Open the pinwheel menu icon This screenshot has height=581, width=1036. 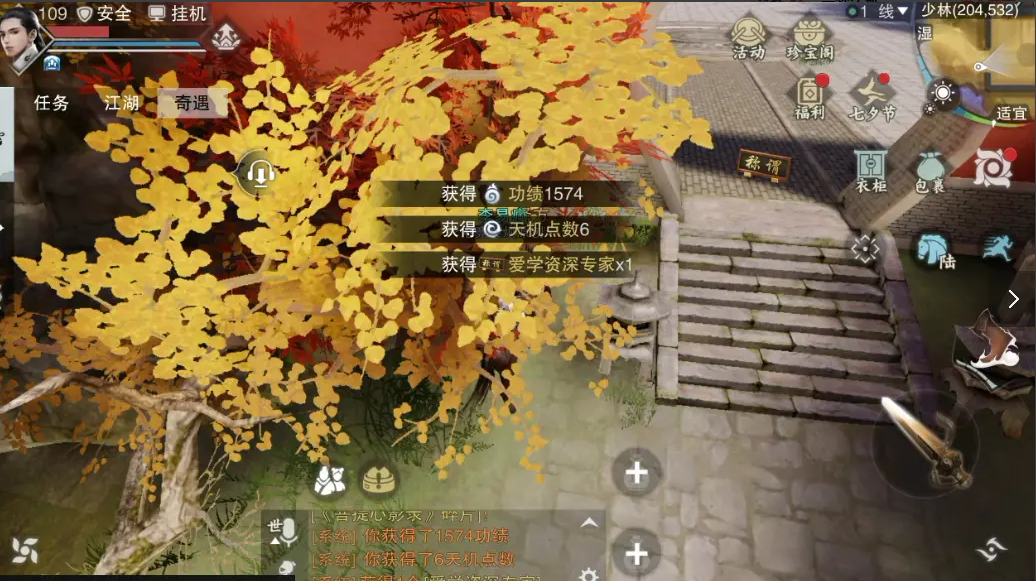pos(25,549)
